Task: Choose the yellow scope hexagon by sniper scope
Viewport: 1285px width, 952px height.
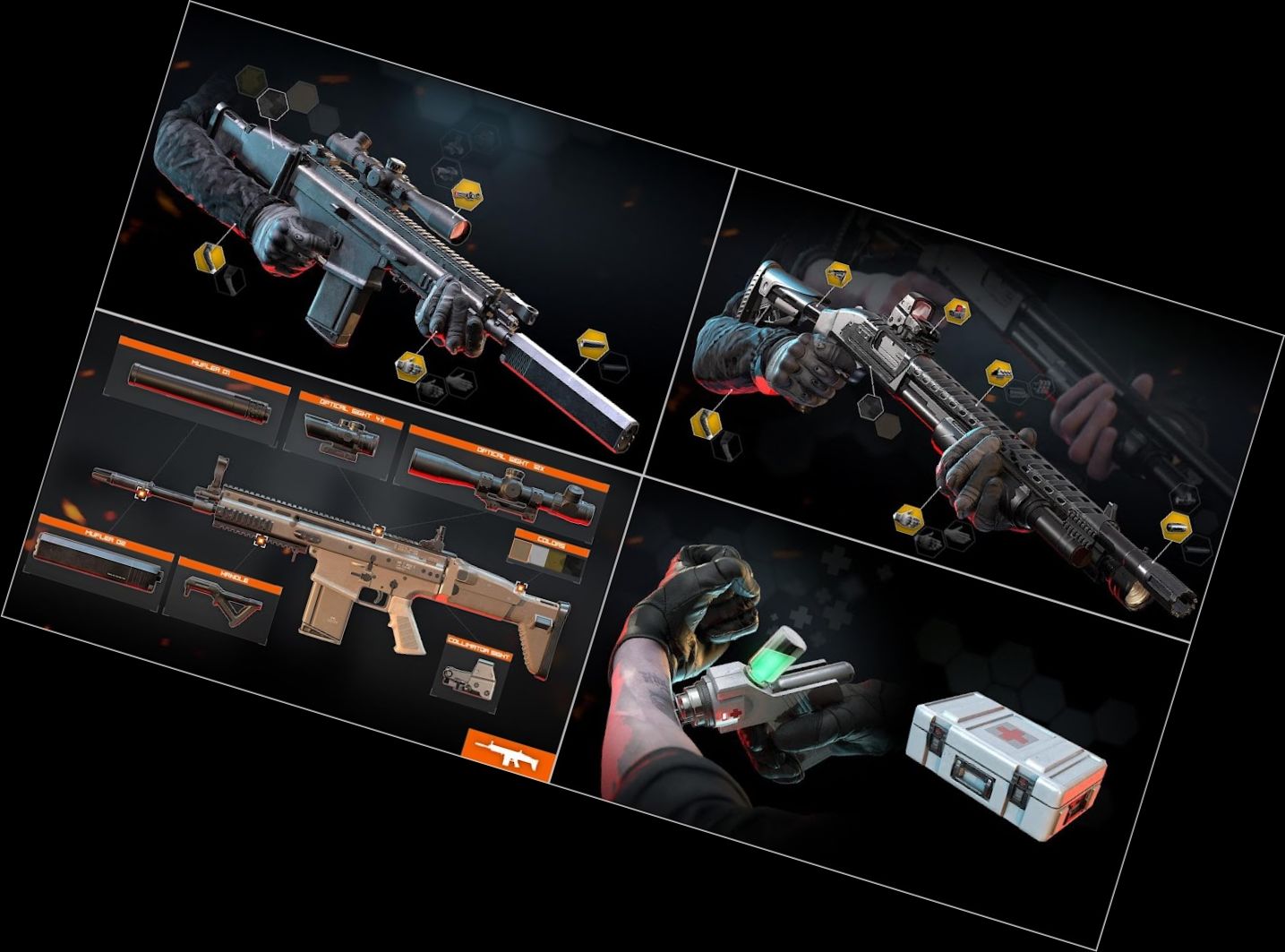Action: [467, 192]
